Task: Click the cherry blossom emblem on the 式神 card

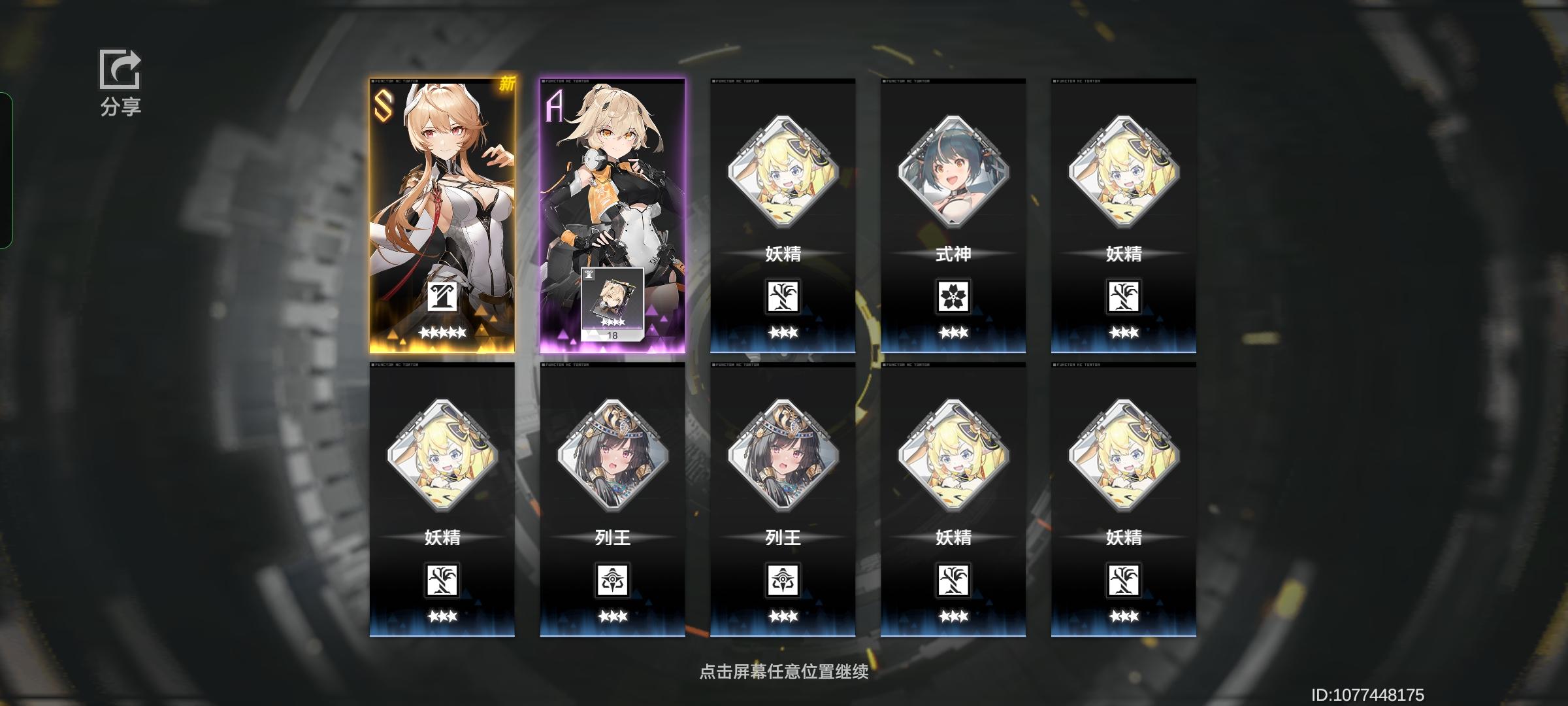Action: pos(953,297)
